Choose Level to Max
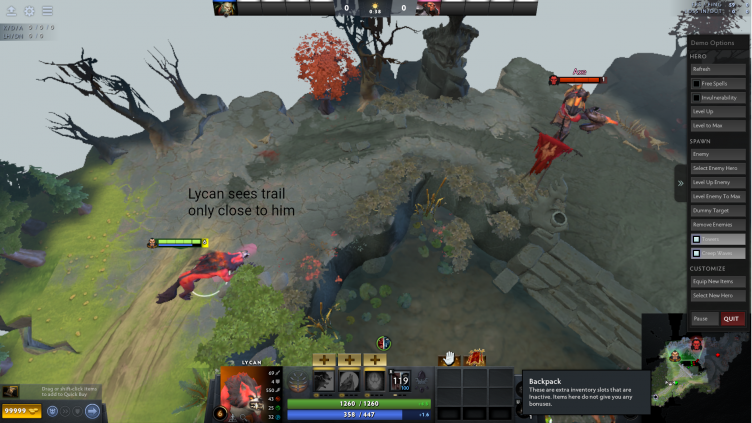The image size is (752, 423). [x=717, y=125]
